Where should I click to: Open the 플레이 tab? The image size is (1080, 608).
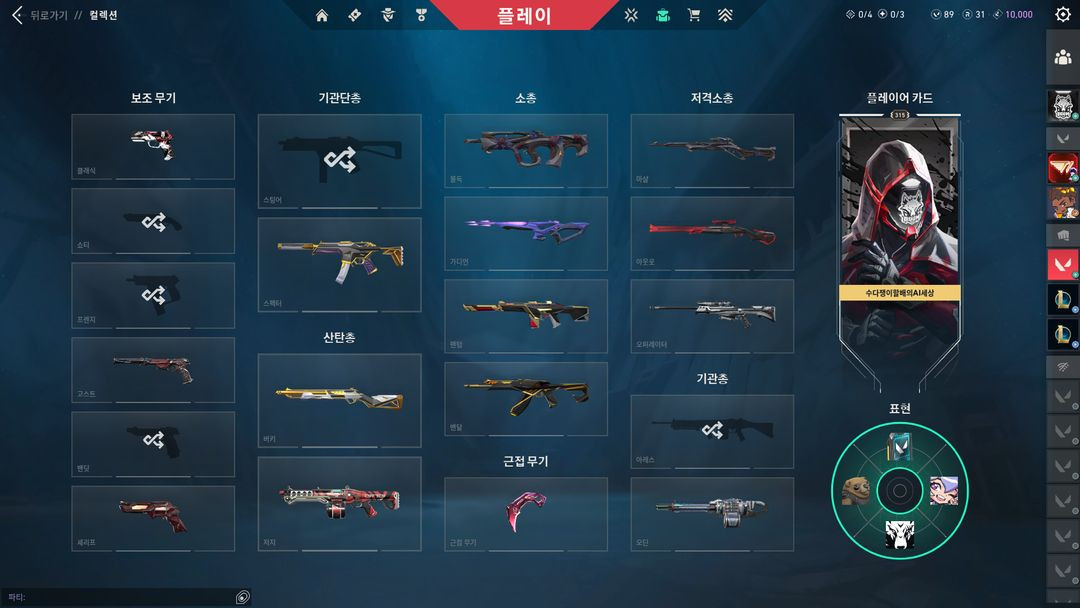pos(524,16)
